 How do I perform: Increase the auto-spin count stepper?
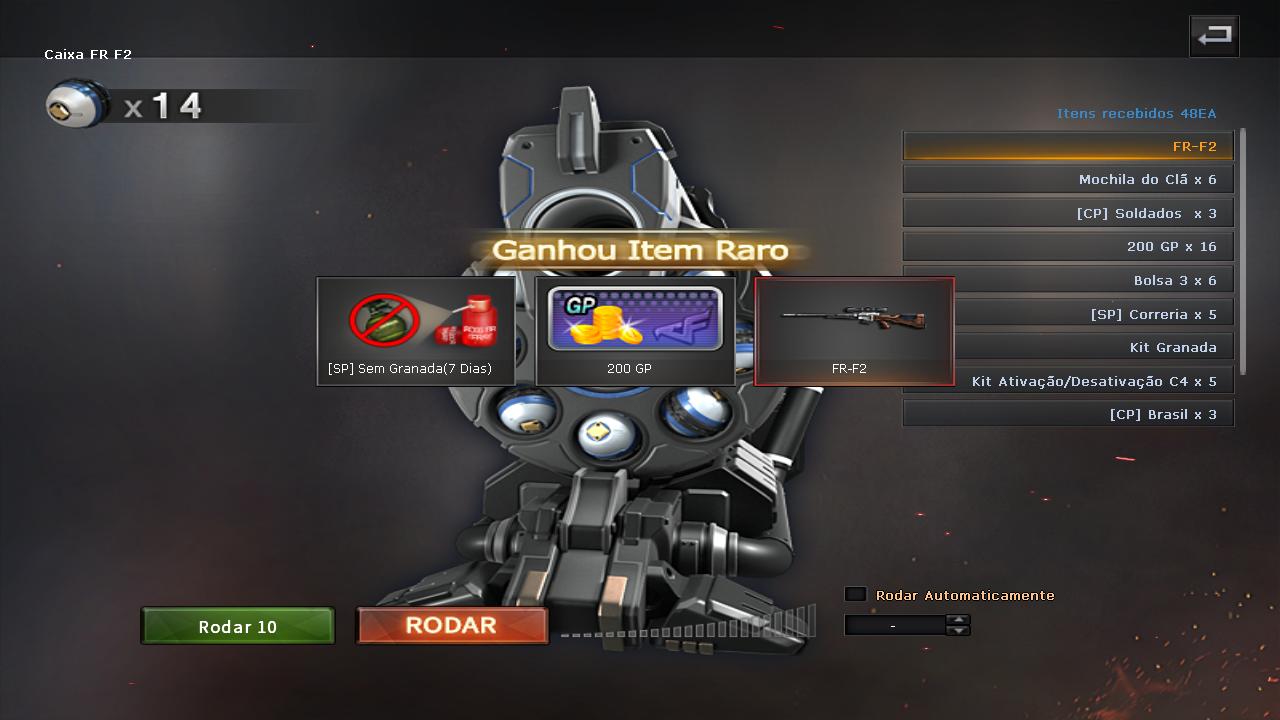pyautogui.click(x=958, y=619)
